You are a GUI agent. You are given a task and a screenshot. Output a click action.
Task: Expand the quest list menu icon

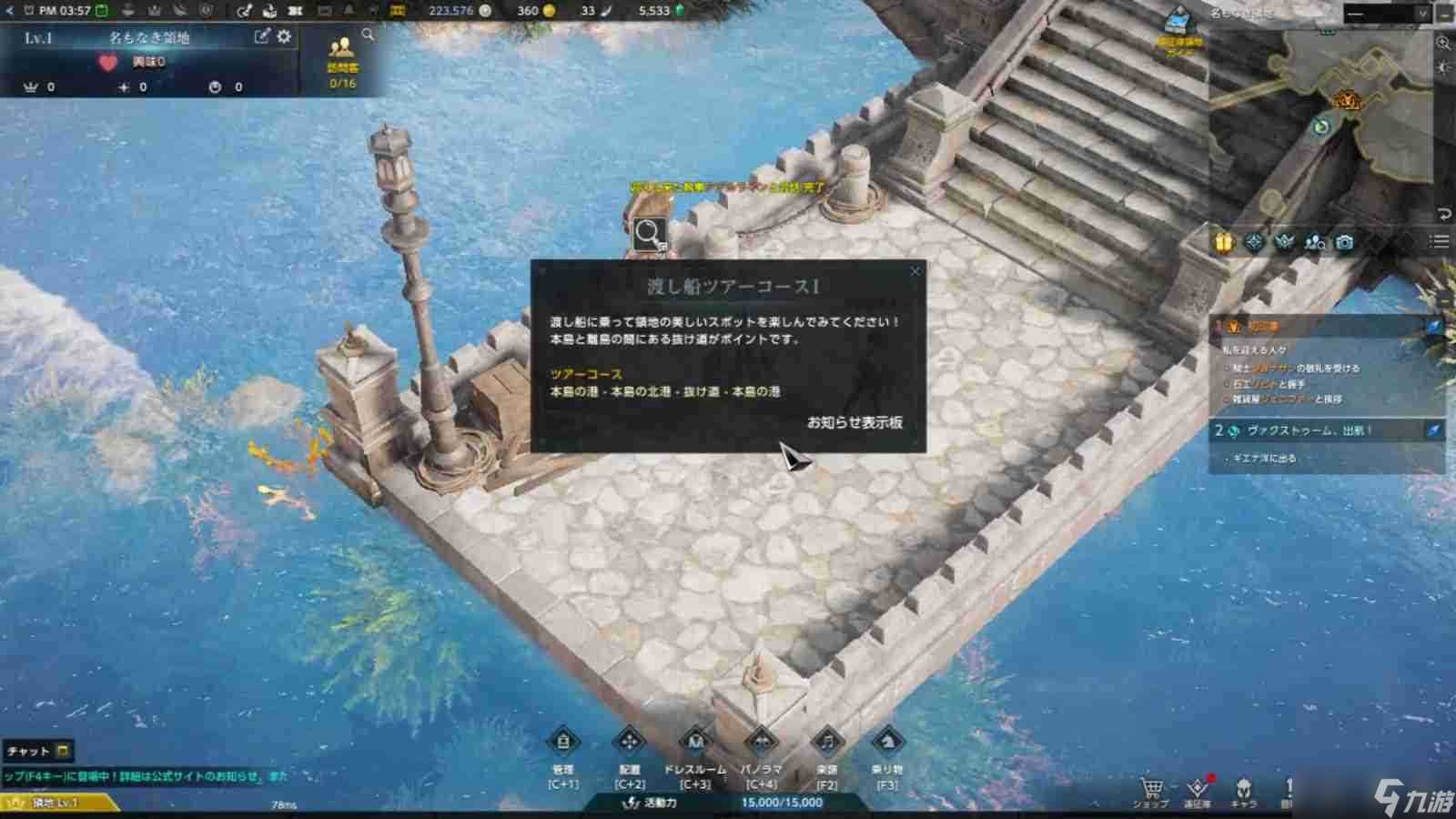click(1438, 242)
